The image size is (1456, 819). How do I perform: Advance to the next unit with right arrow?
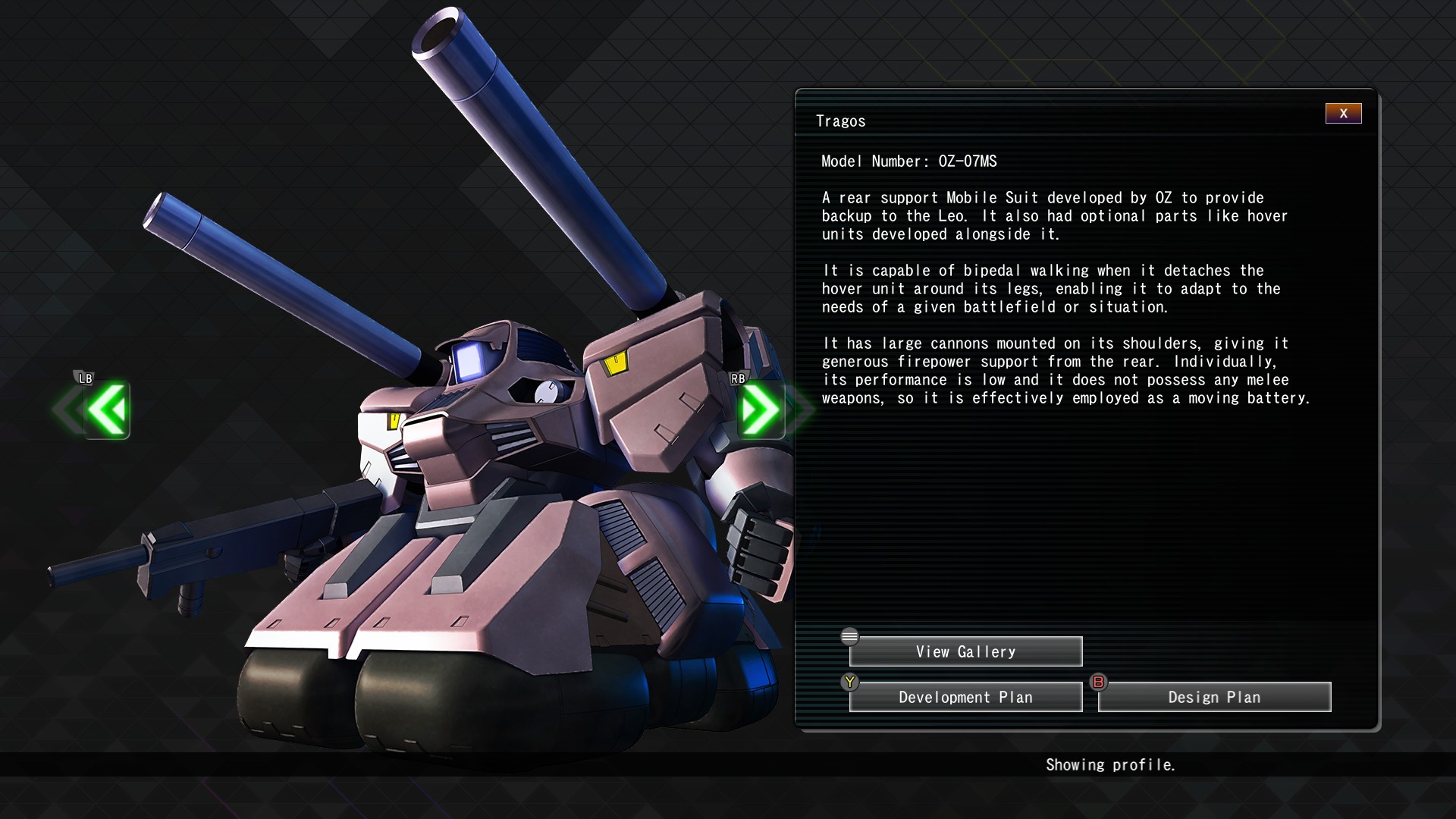[x=761, y=410]
